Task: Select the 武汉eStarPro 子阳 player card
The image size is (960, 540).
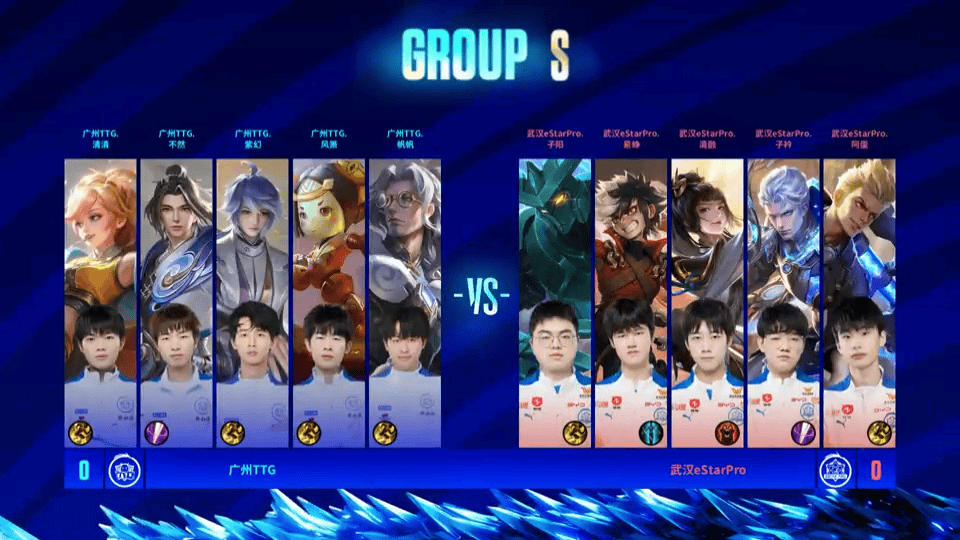Action: (x=555, y=302)
